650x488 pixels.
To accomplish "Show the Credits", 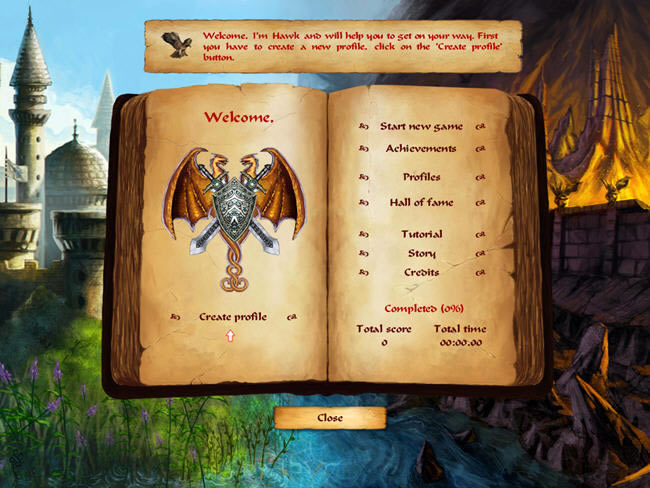I will click(x=421, y=273).
